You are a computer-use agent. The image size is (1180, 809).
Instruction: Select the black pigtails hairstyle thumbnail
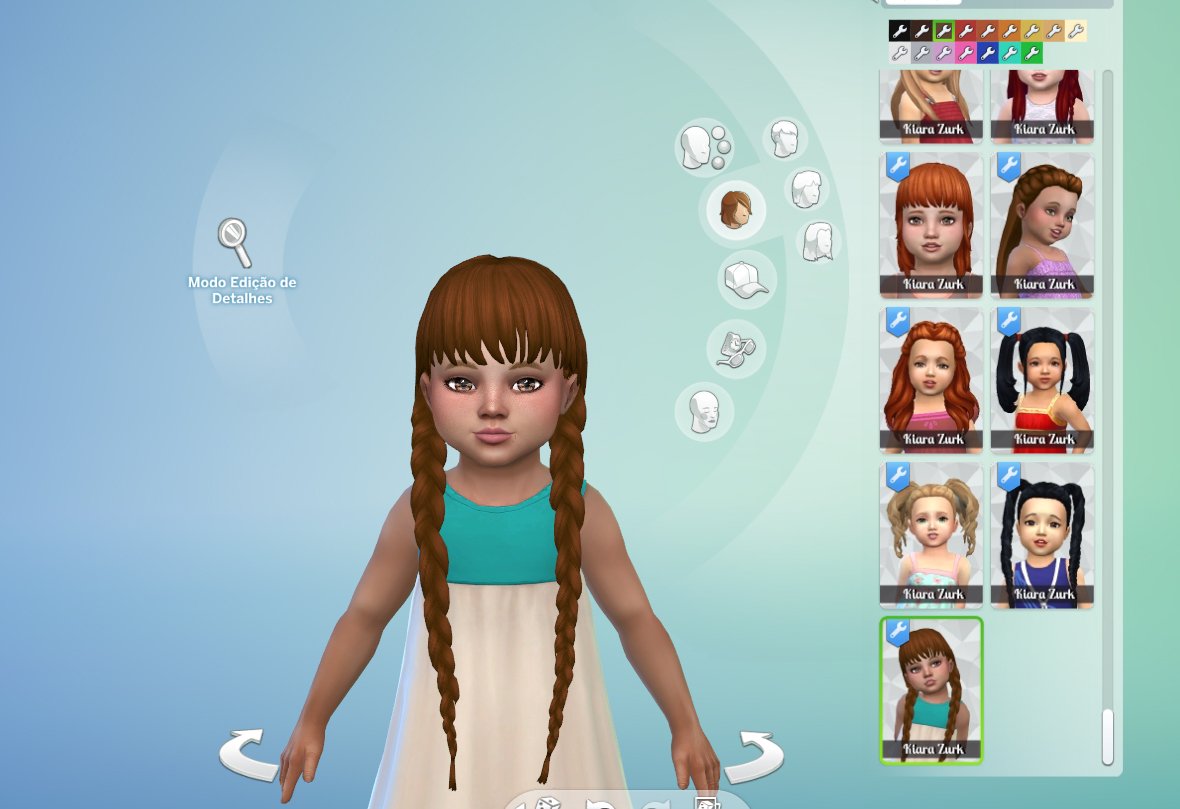[x=1042, y=380]
